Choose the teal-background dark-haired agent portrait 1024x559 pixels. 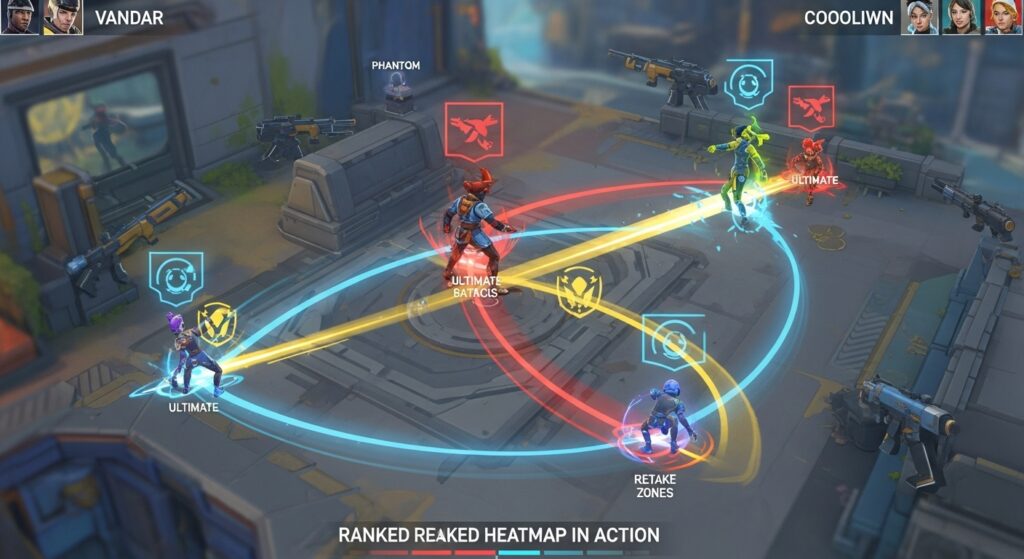(x=960, y=17)
